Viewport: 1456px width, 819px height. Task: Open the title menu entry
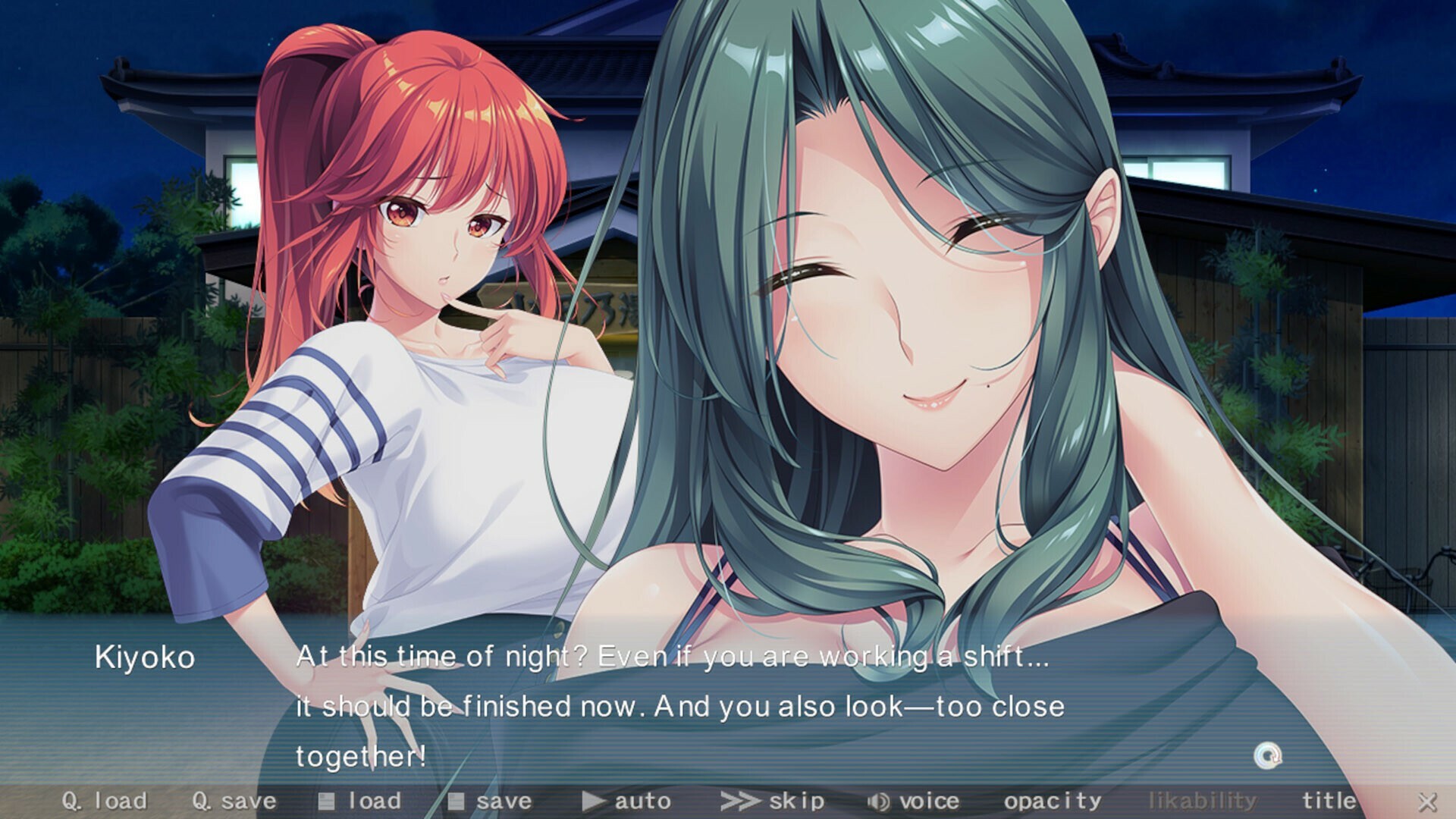(1329, 800)
